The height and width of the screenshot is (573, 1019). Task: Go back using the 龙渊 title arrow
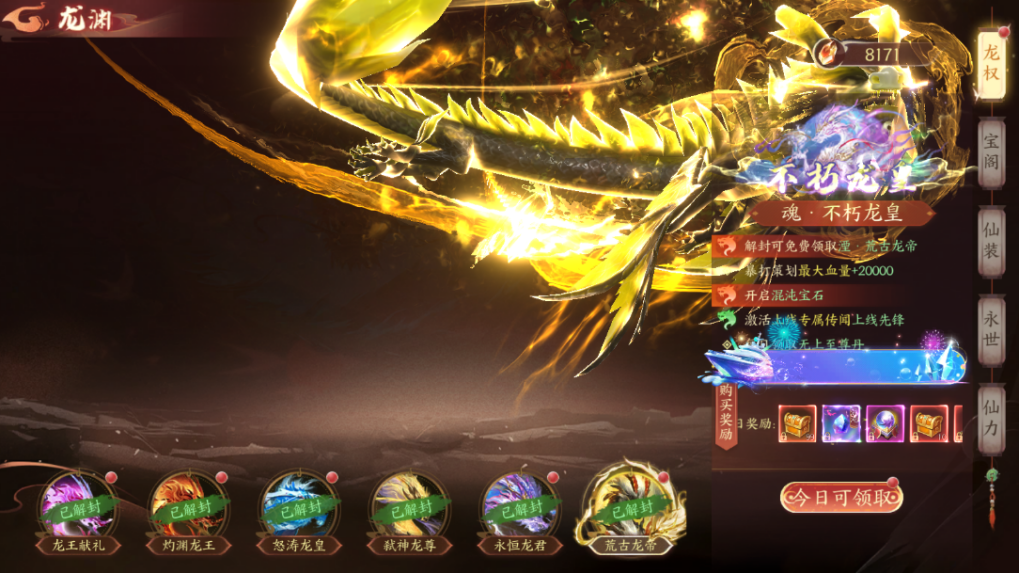click(x=32, y=18)
